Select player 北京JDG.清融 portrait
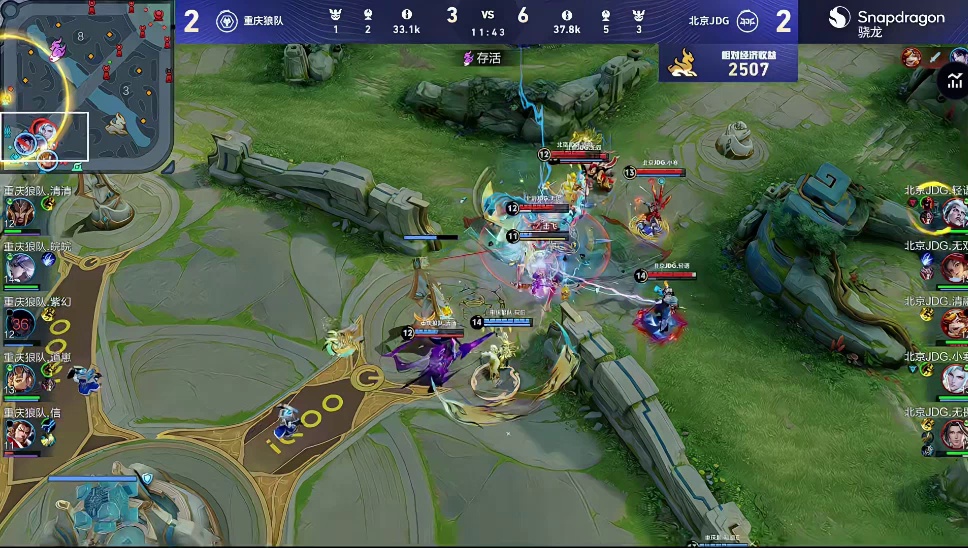This screenshot has height=548, width=968. coord(953,323)
